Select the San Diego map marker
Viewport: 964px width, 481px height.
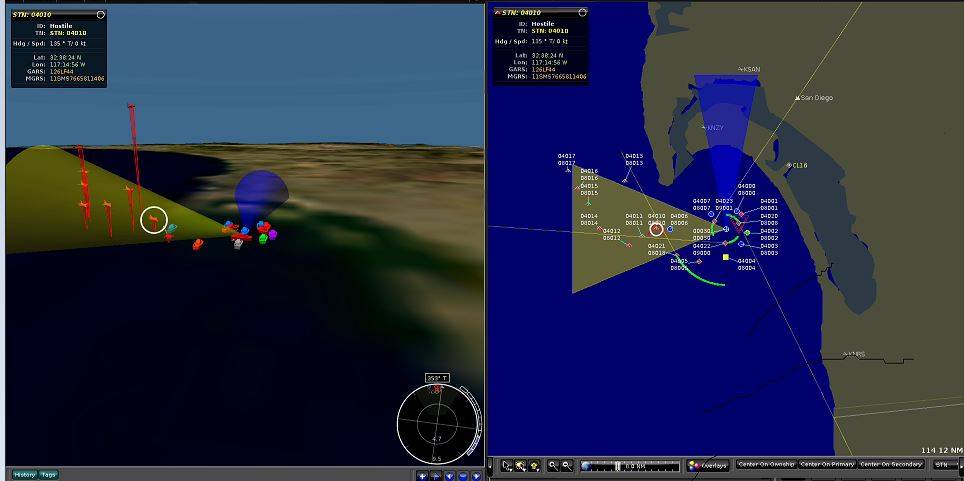point(797,98)
